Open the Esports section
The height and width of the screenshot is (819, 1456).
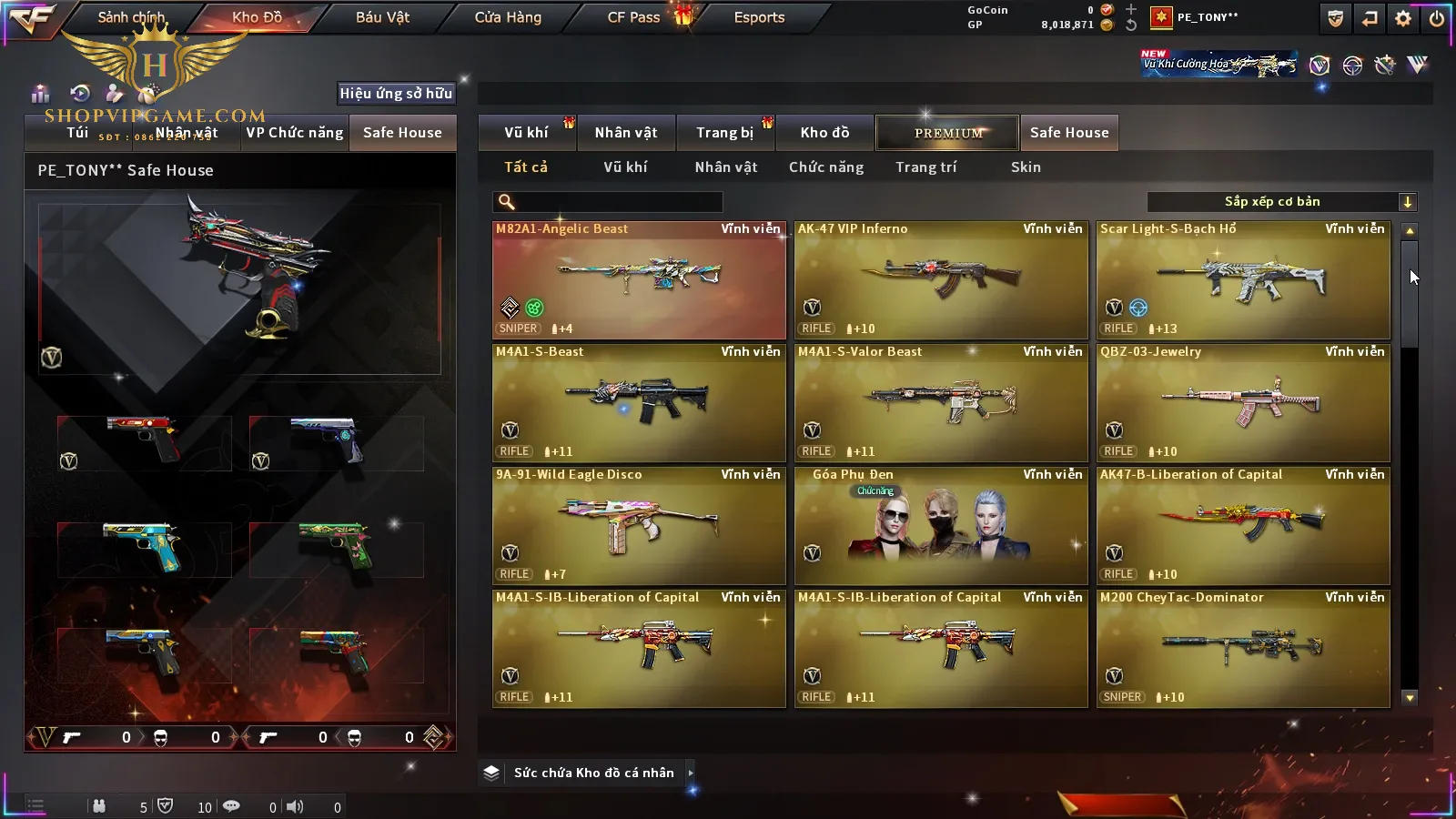[759, 17]
